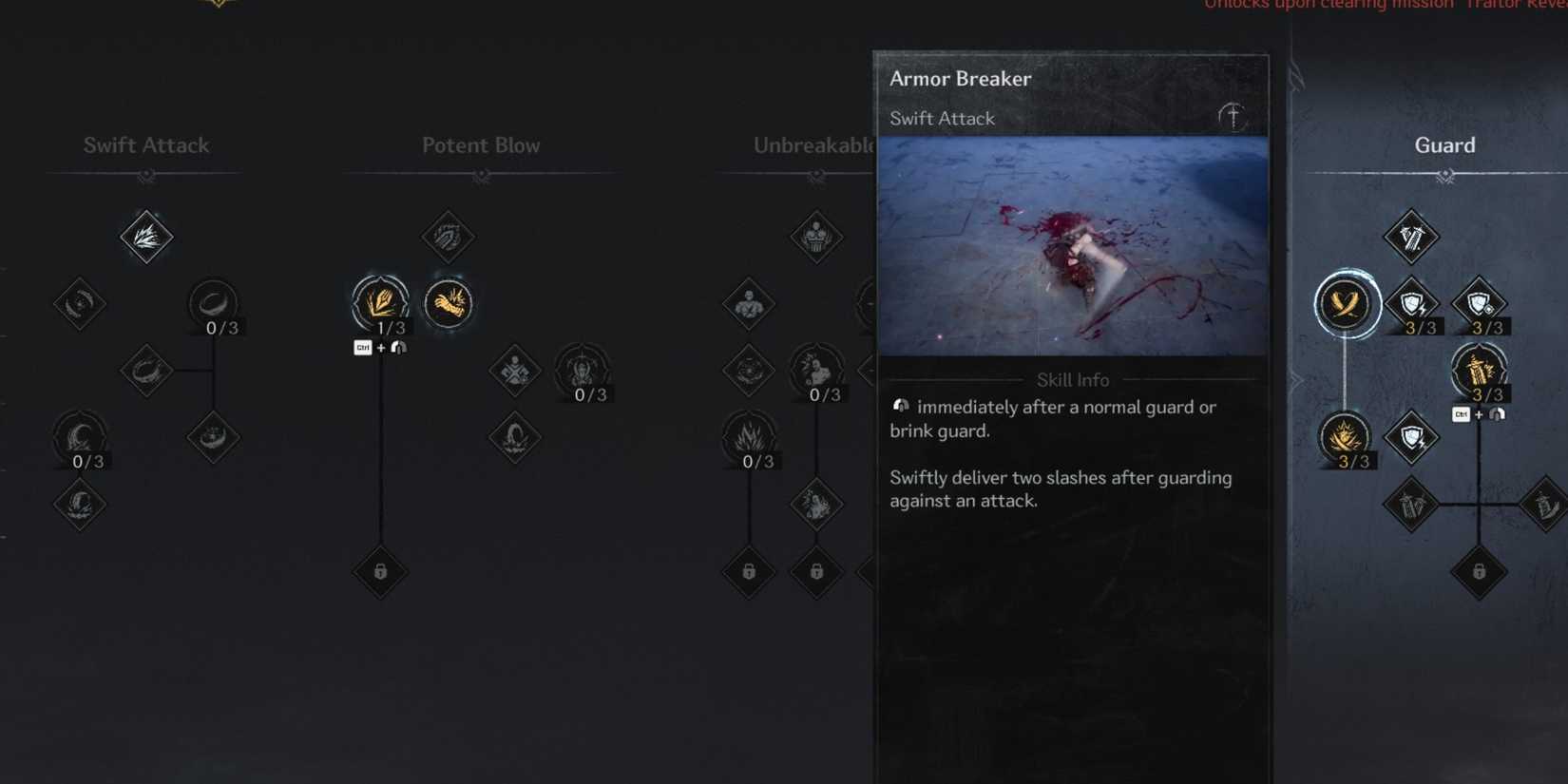
Task: Select the spiky burst skill atop Swift Attack tree
Action: click(146, 238)
